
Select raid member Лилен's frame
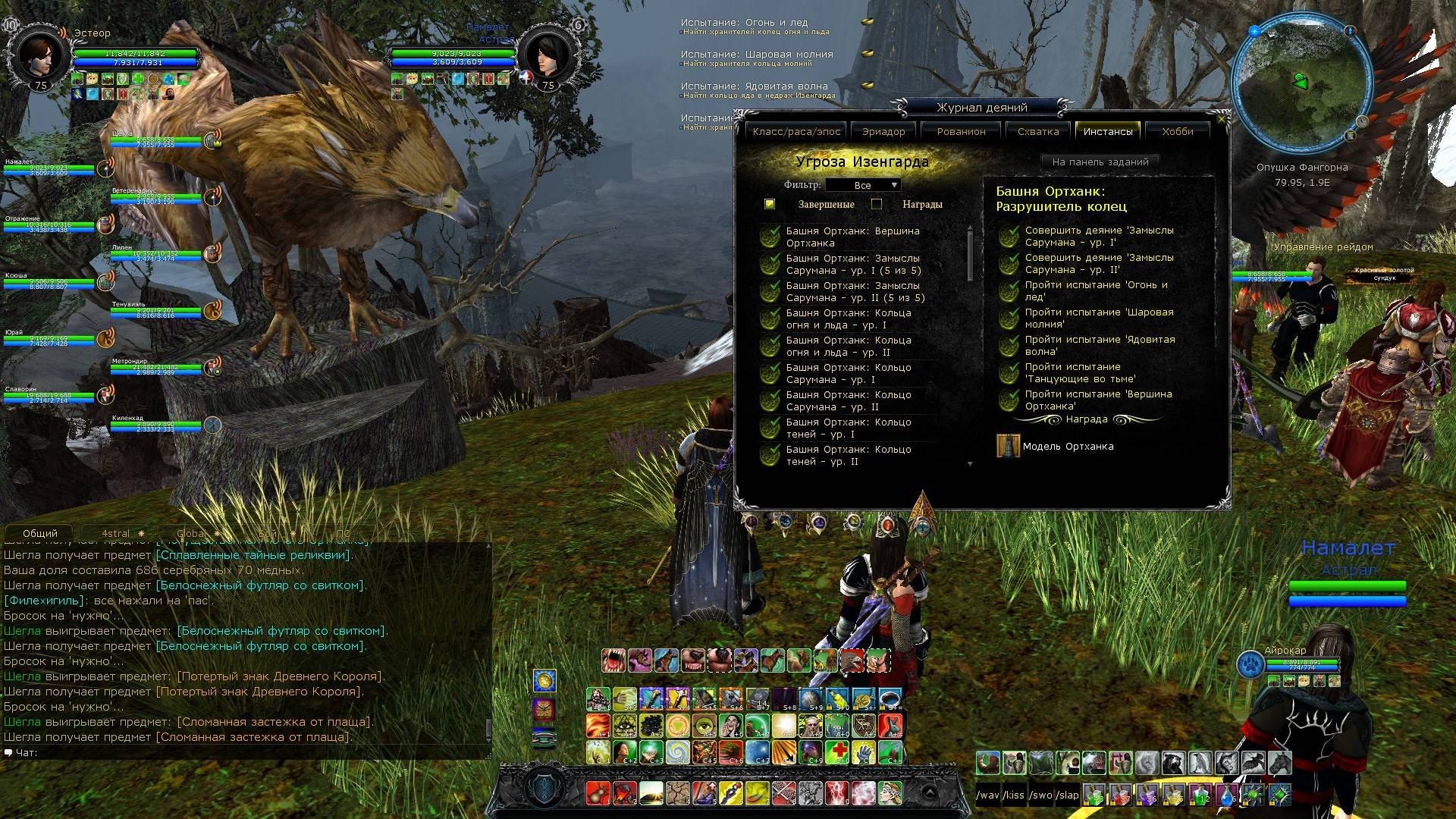click(155, 253)
